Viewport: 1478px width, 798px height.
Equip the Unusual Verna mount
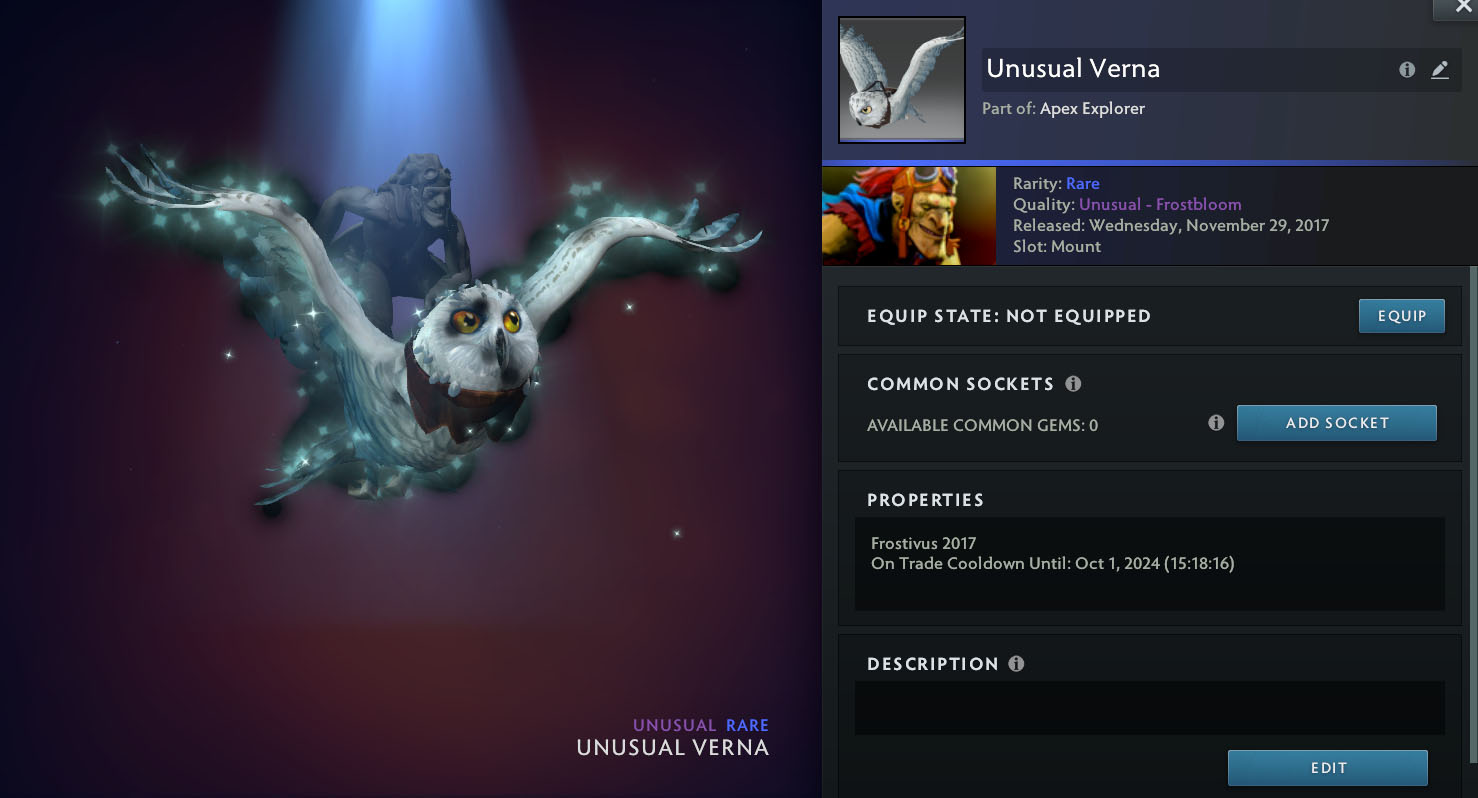coord(1401,316)
